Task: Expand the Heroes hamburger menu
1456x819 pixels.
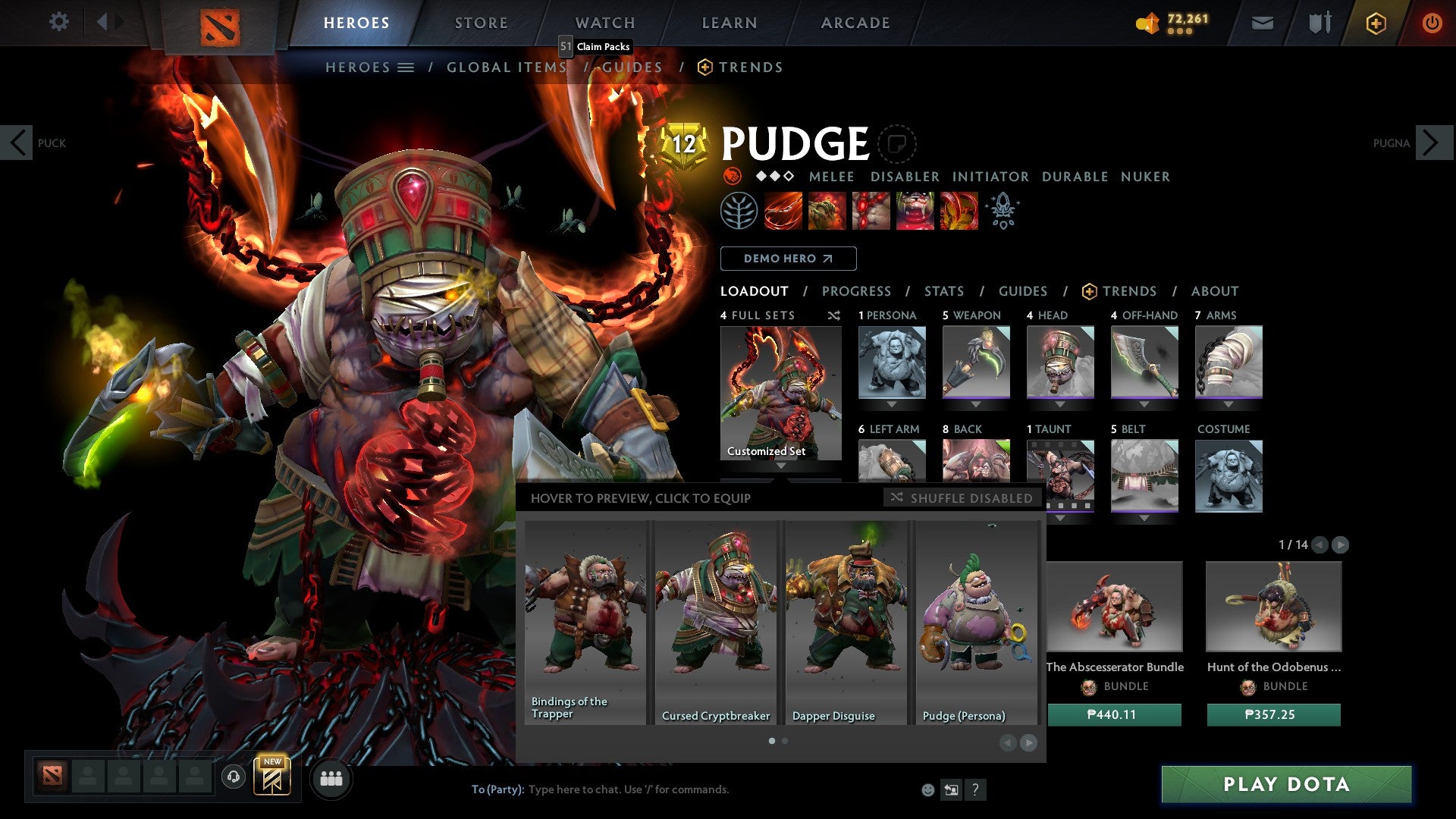Action: (407, 67)
